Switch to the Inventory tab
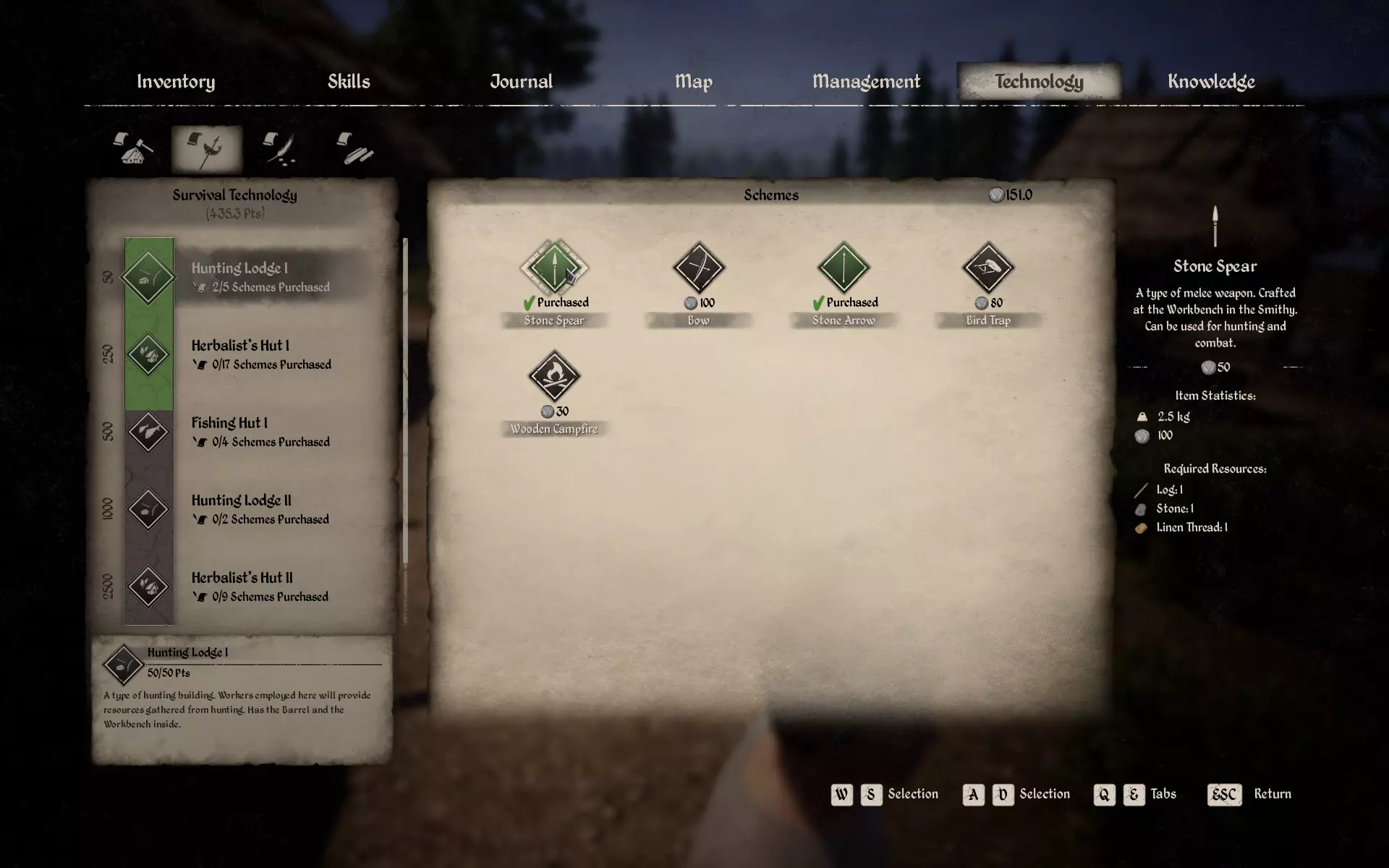The image size is (1389, 868). coord(176,82)
